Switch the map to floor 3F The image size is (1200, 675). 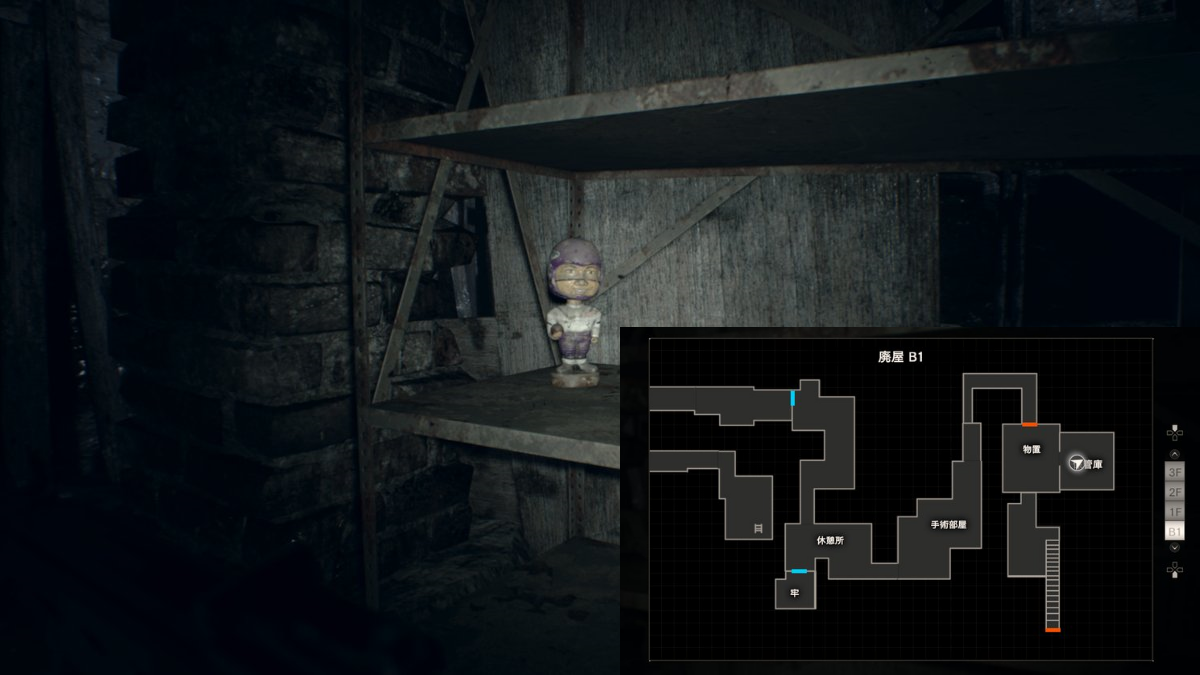point(1175,471)
